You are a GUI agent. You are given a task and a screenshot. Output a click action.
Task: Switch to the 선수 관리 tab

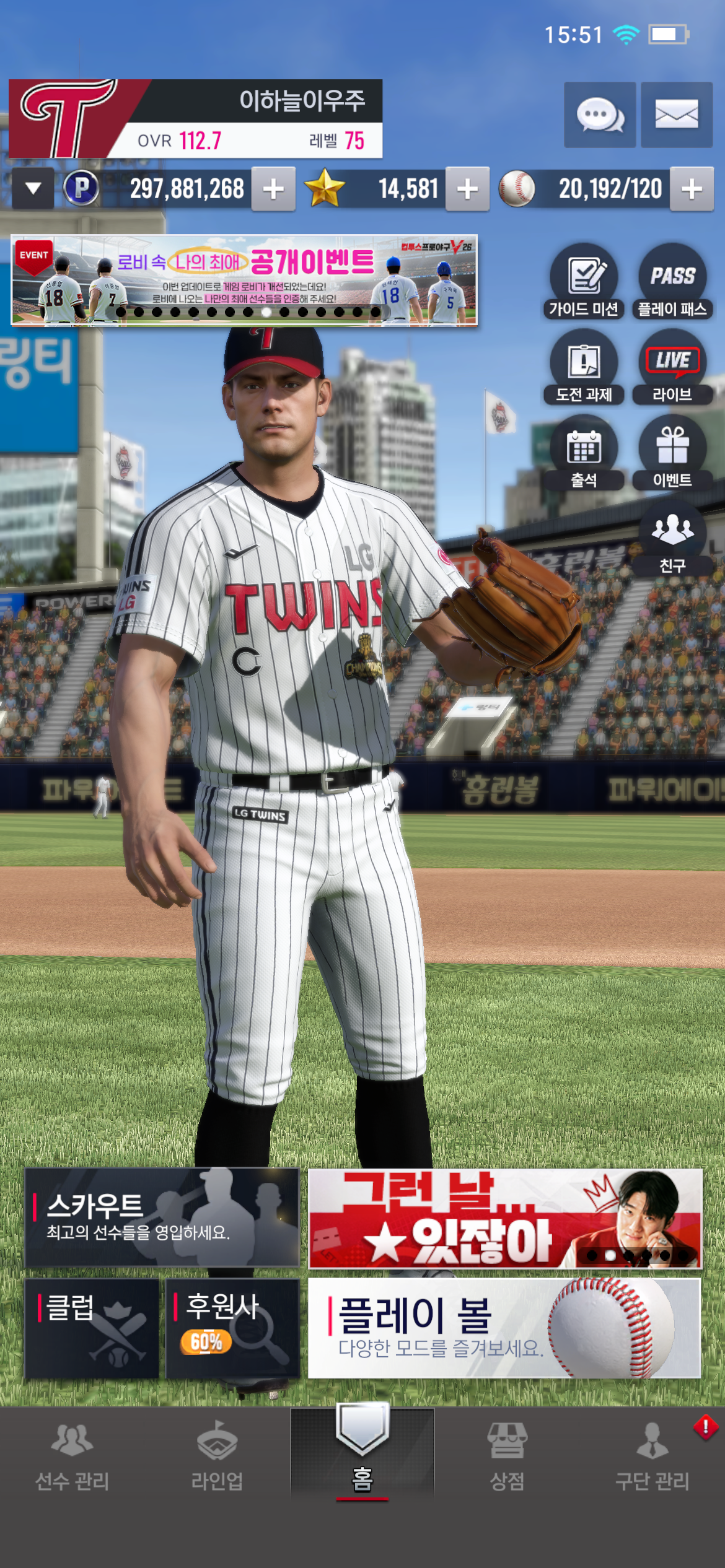click(x=72, y=1455)
